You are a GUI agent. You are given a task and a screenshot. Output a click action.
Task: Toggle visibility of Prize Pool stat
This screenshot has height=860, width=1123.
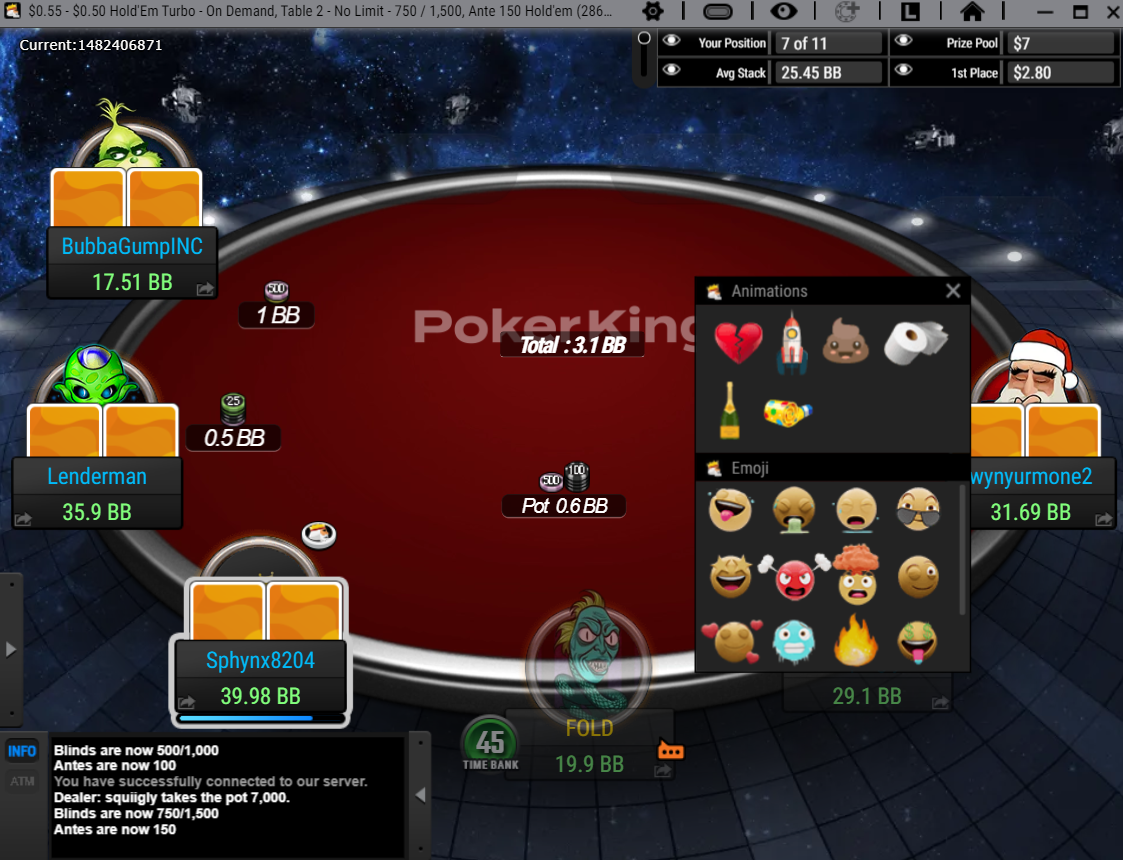pyautogui.click(x=903, y=42)
